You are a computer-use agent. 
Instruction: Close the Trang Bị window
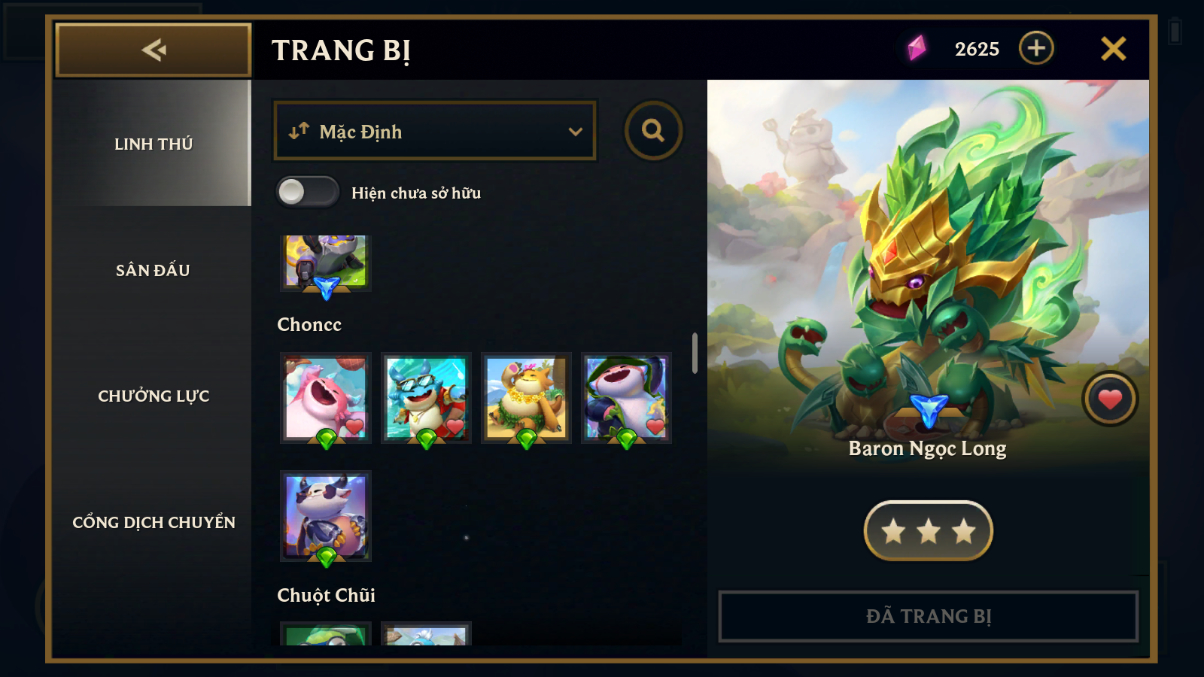(x=1113, y=48)
